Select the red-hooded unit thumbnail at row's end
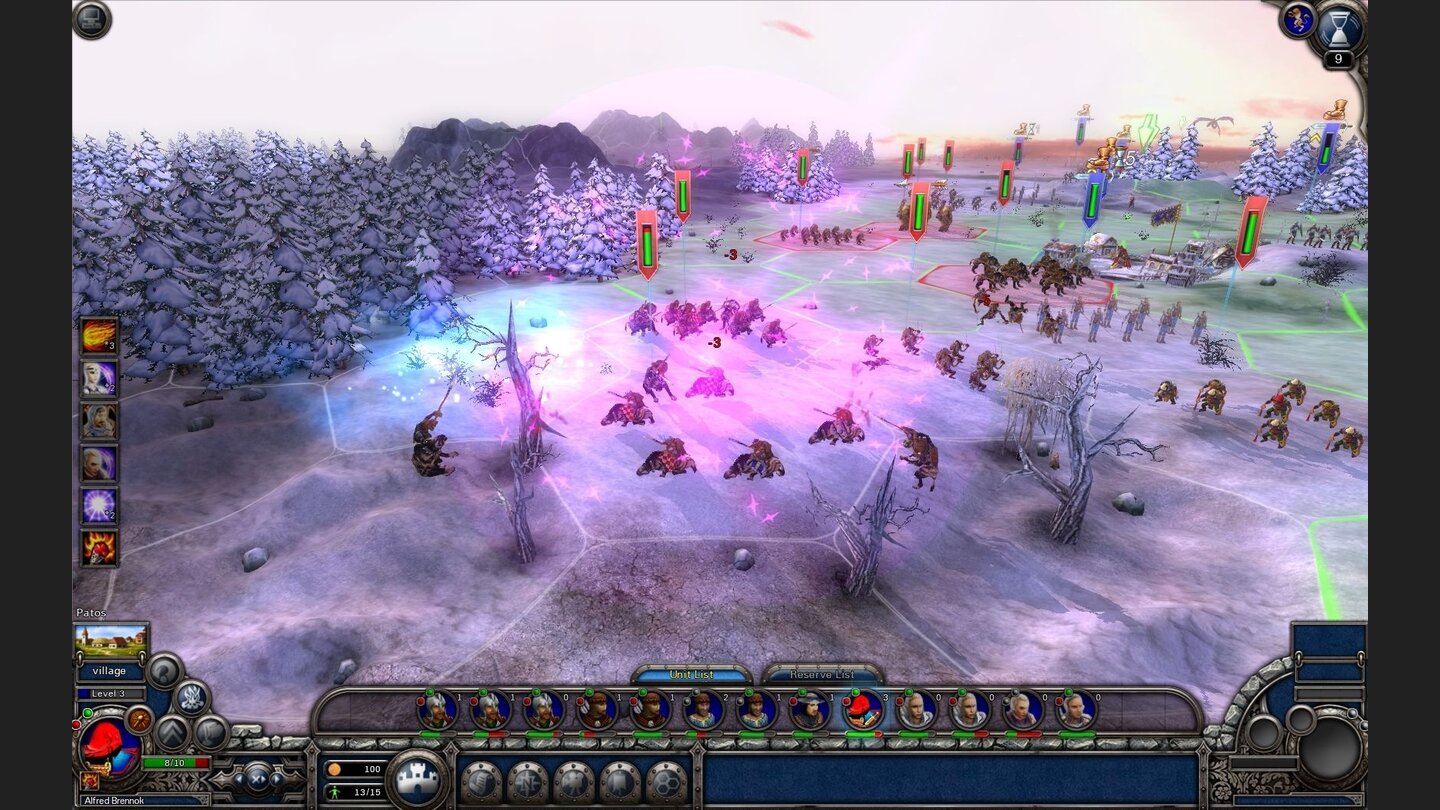Image resolution: width=1440 pixels, height=810 pixels. click(x=861, y=711)
